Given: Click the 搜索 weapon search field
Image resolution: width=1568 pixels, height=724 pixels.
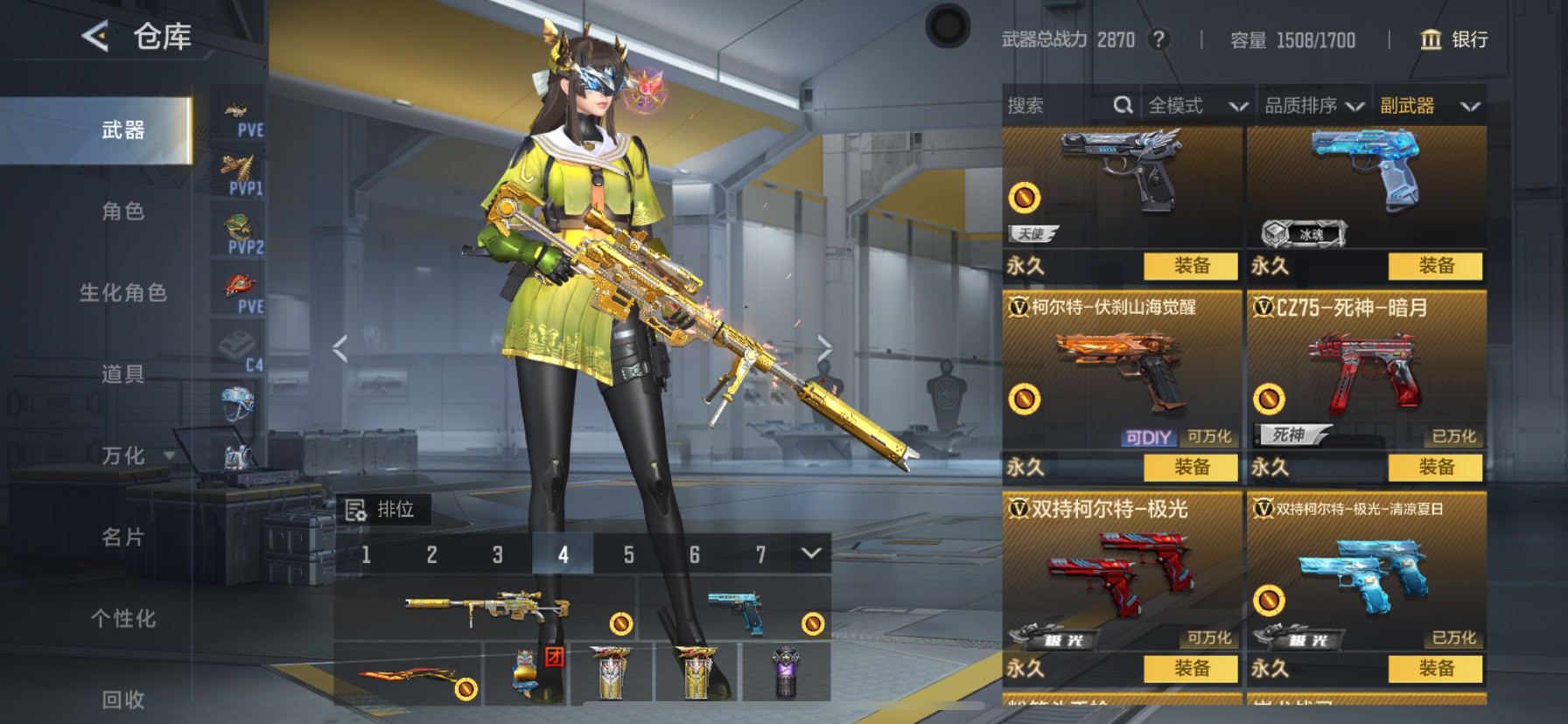Looking at the screenshot, I should pos(1059,106).
